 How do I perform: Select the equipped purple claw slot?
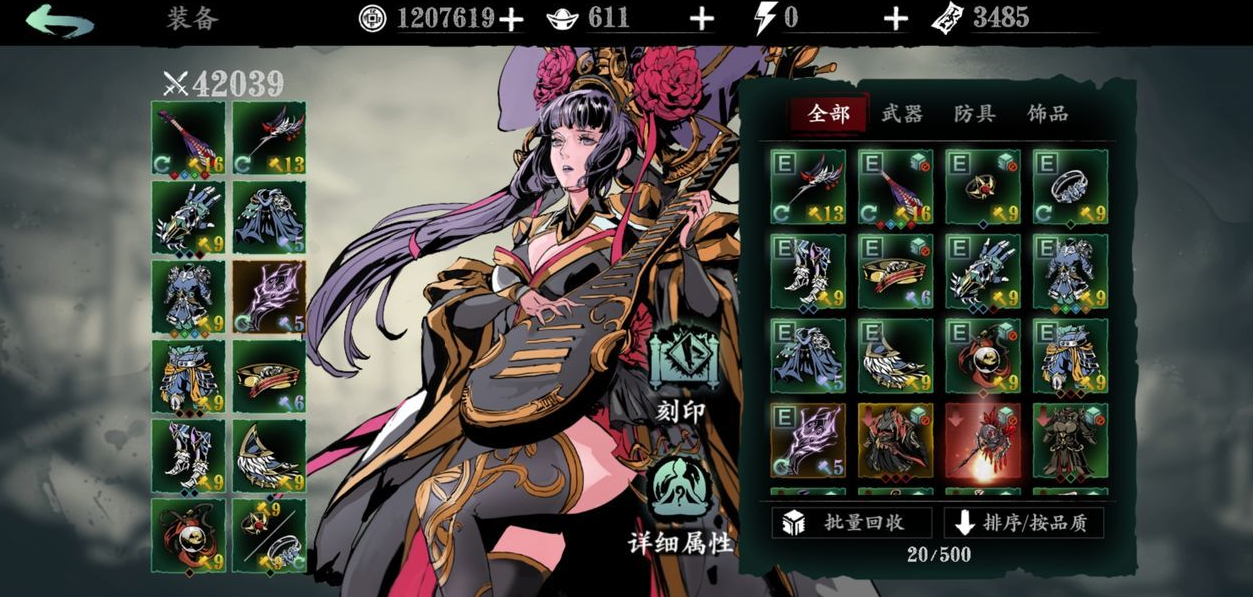click(269, 297)
